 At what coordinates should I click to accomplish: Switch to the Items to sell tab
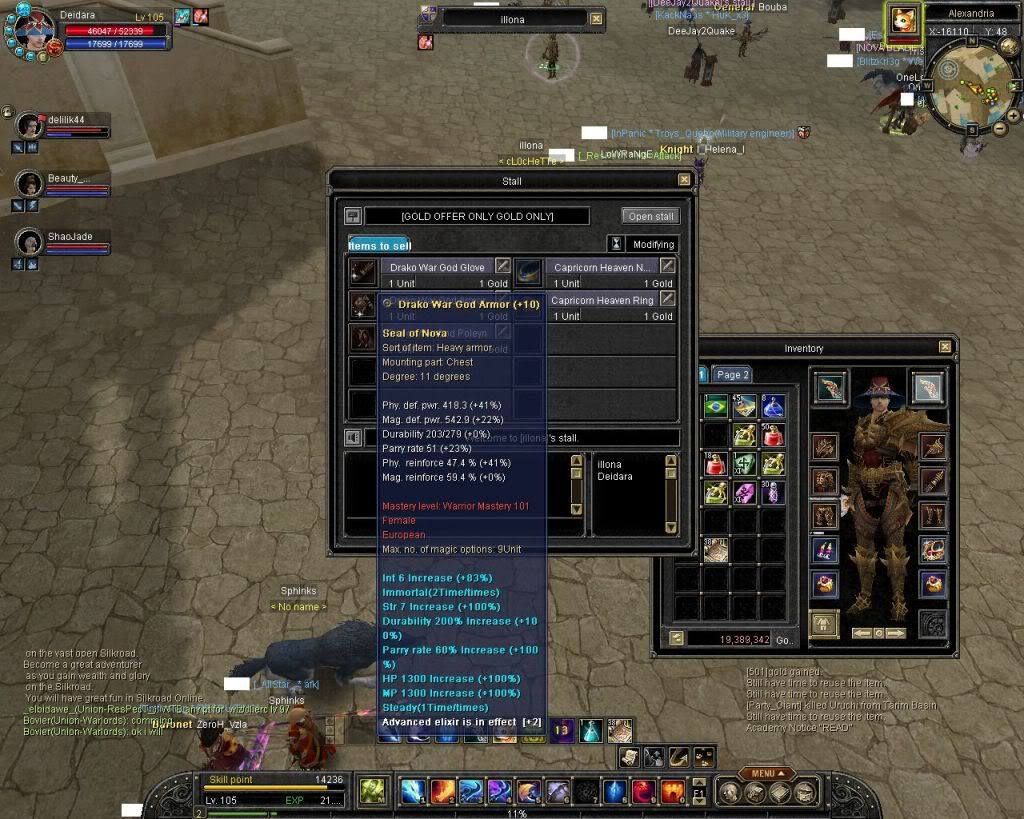(x=379, y=245)
